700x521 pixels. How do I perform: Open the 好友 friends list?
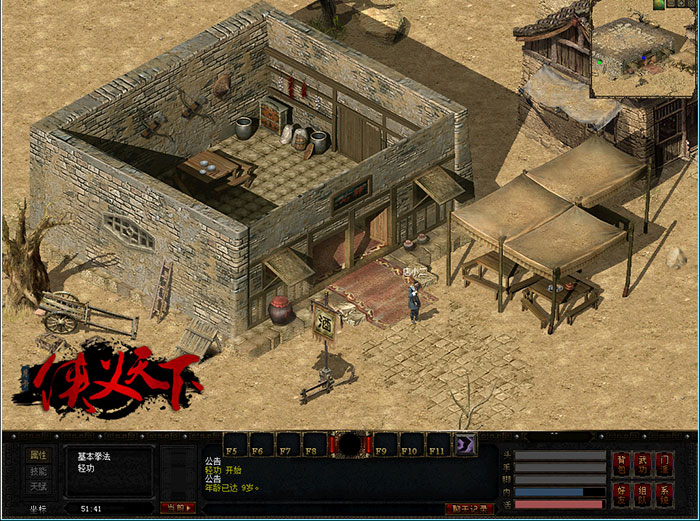[622, 492]
